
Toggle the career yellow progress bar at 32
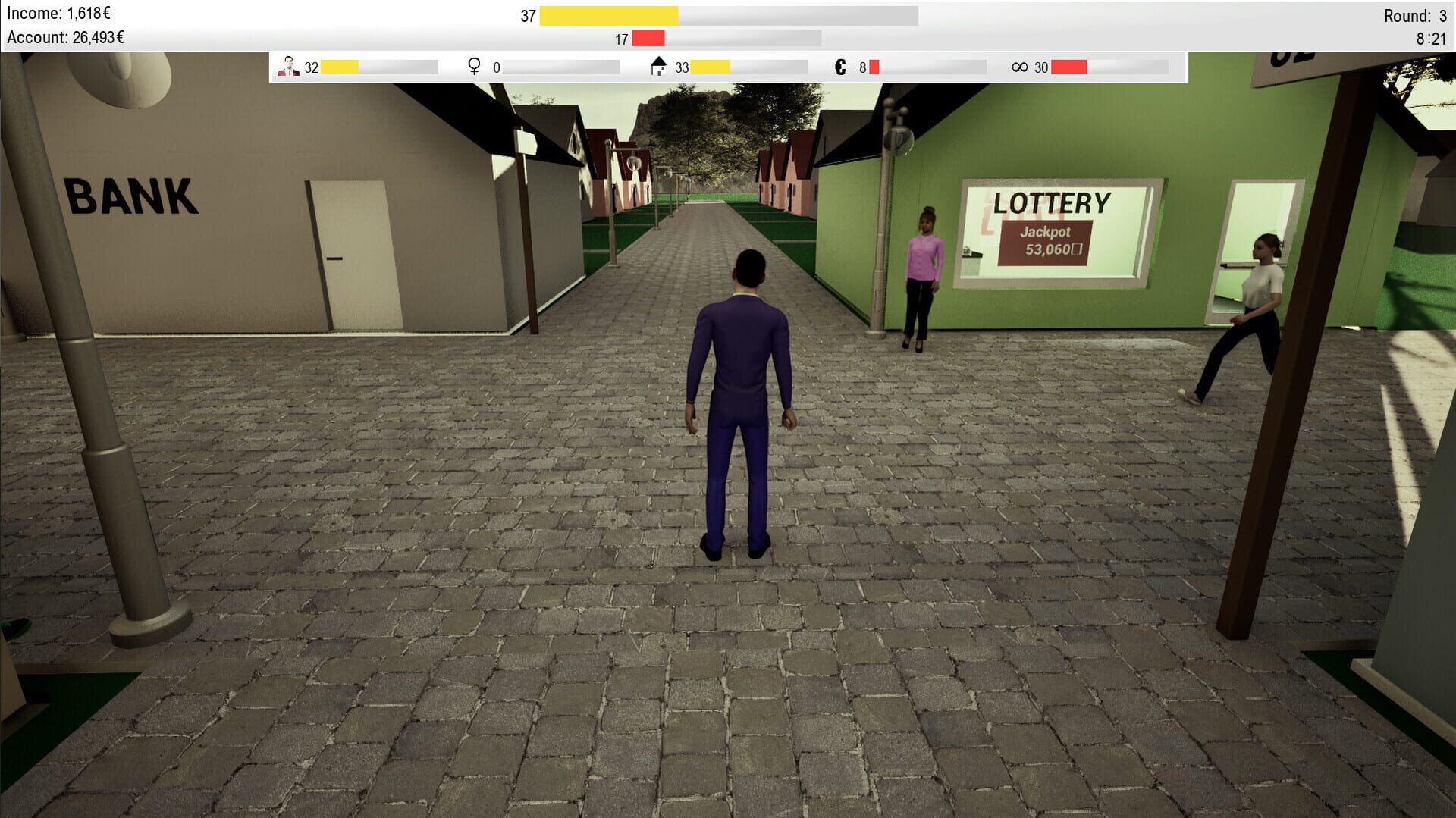[341, 67]
